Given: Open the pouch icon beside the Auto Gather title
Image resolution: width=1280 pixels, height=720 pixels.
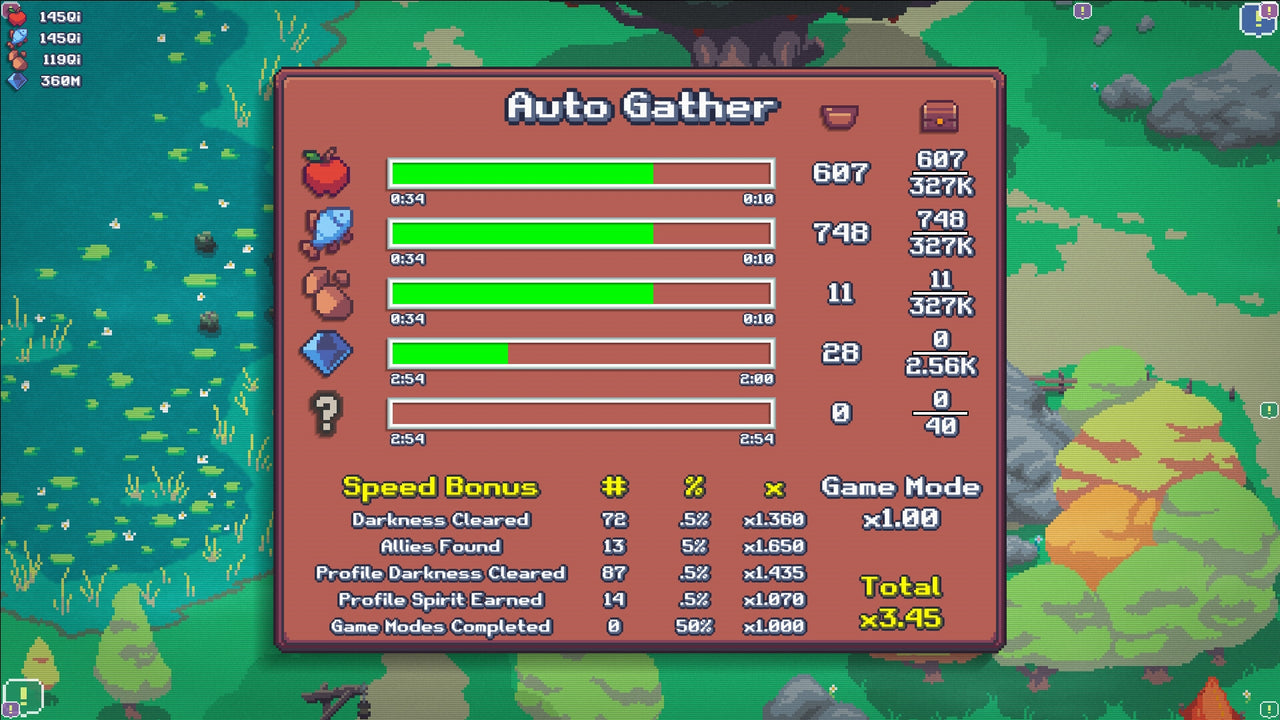Looking at the screenshot, I should pyautogui.click(x=838, y=115).
